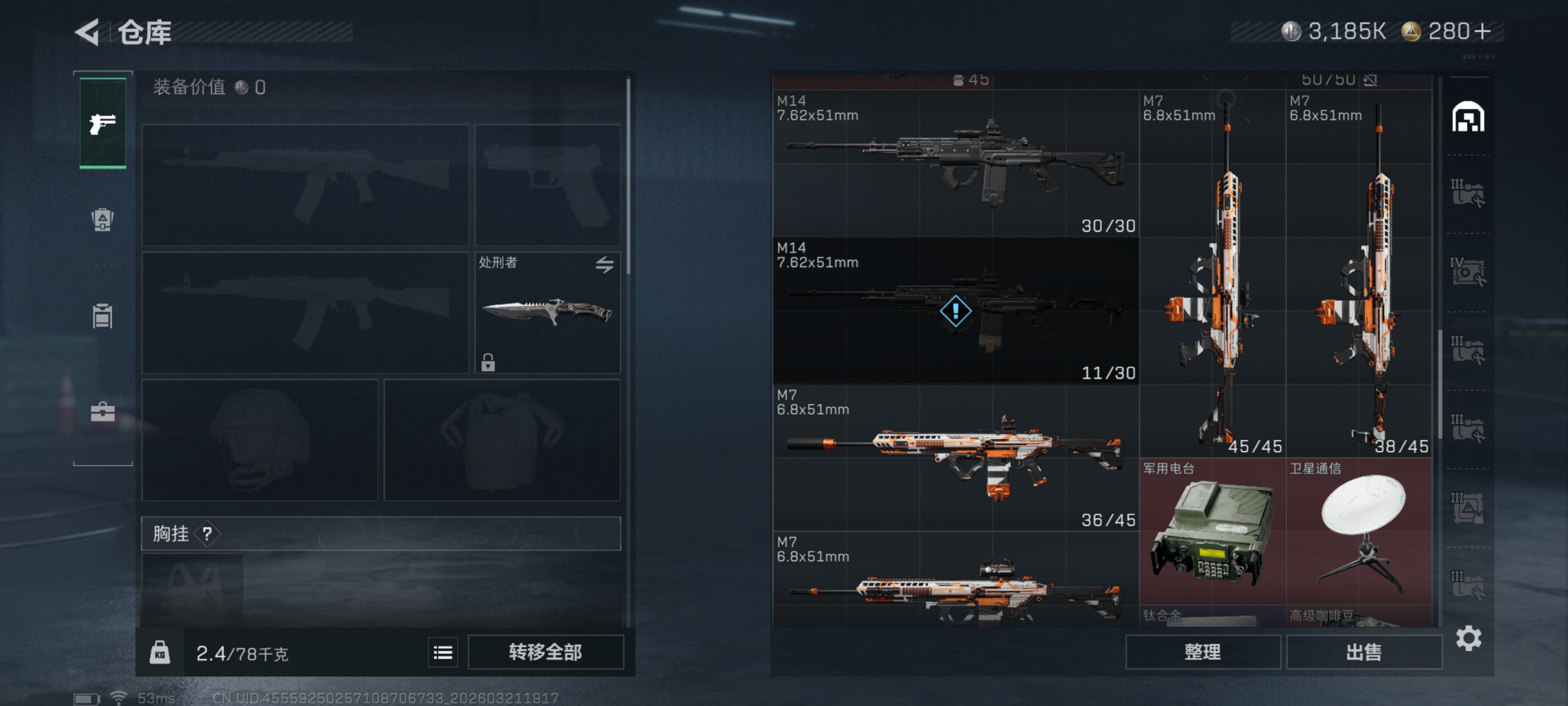Pick the vertical M7 with 38/45 ammo

1359,274
